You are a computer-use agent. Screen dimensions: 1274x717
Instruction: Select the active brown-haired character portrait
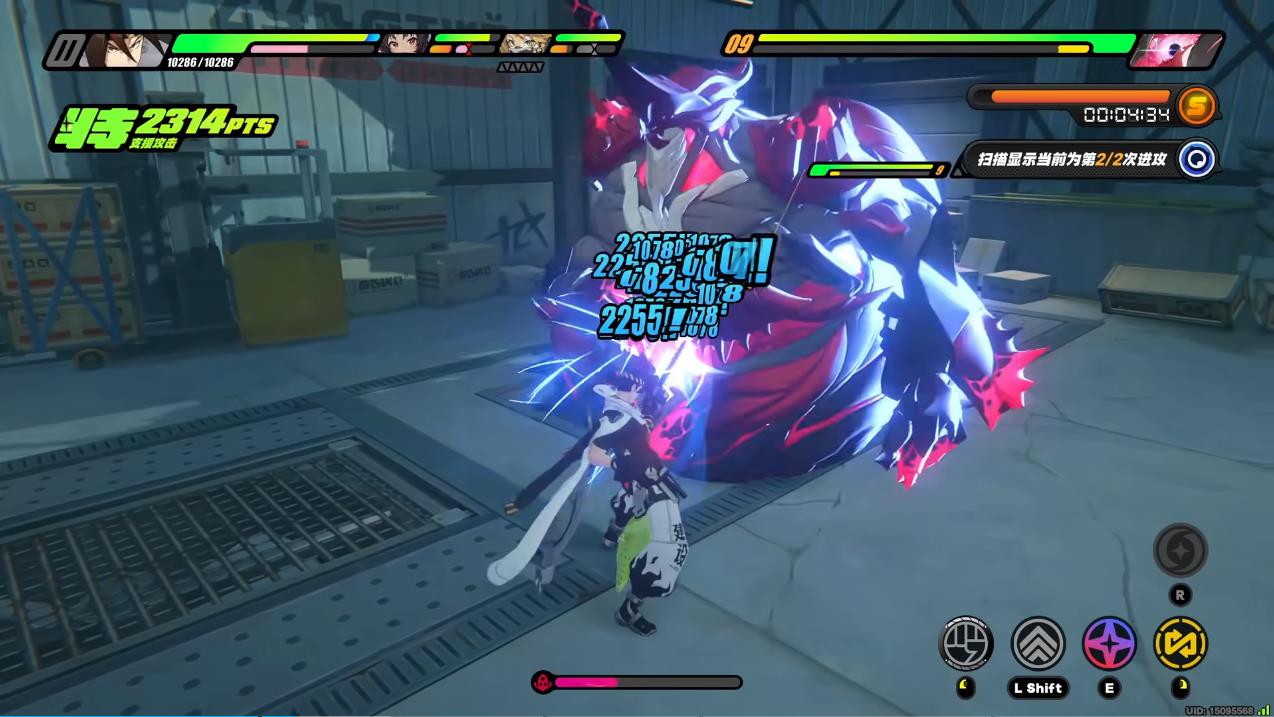120,50
